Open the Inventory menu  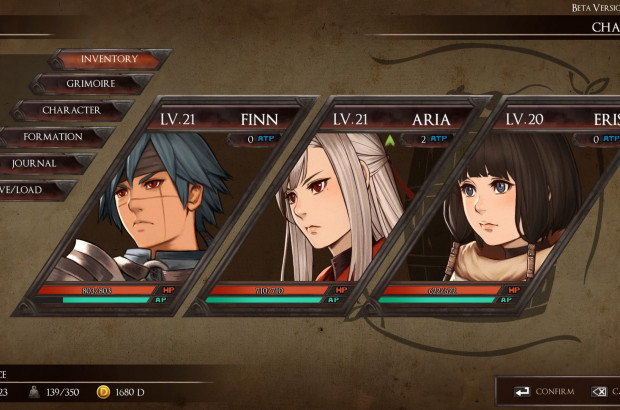[109, 59]
